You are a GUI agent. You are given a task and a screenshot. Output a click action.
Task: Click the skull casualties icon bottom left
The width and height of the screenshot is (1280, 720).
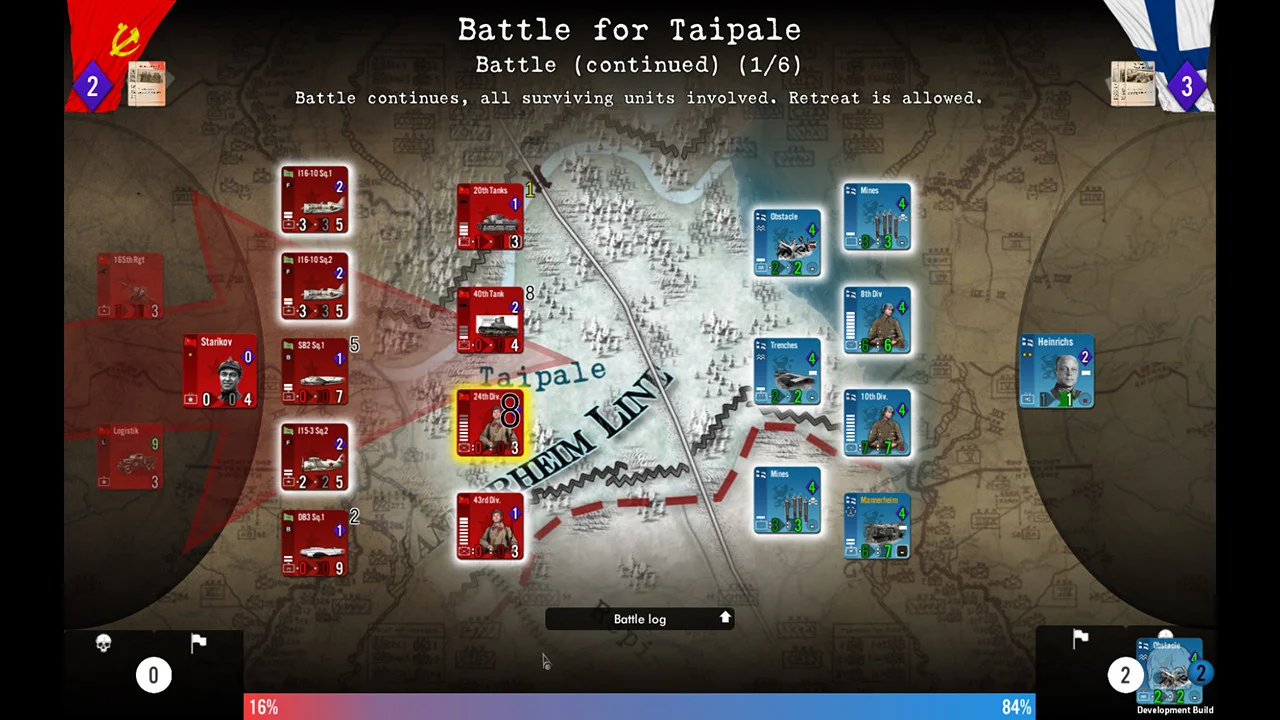103,642
